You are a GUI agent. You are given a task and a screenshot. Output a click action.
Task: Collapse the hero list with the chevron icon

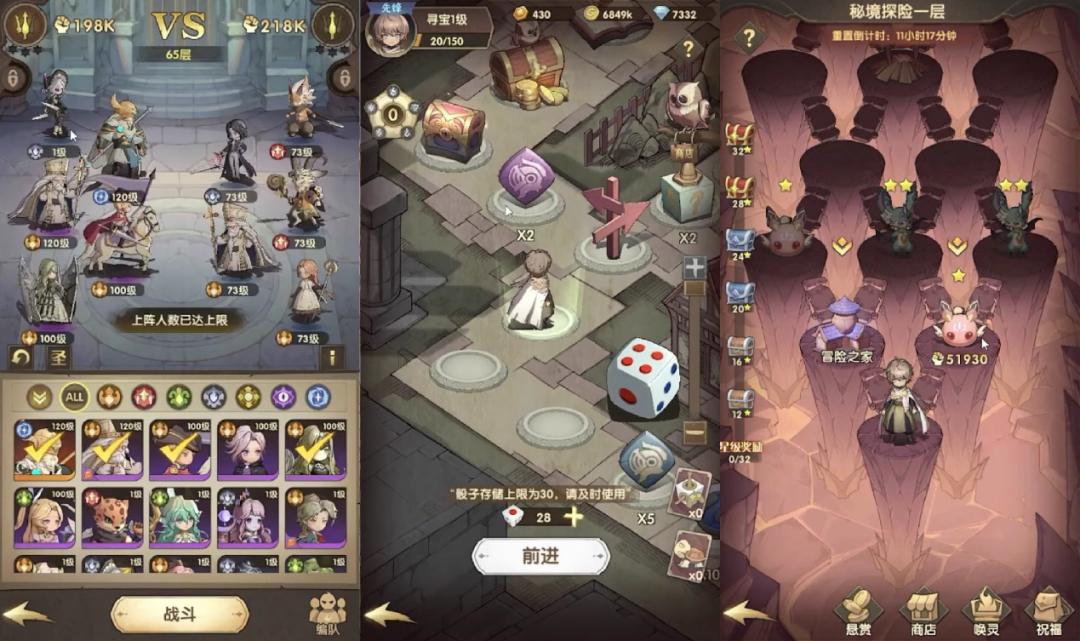39,396
